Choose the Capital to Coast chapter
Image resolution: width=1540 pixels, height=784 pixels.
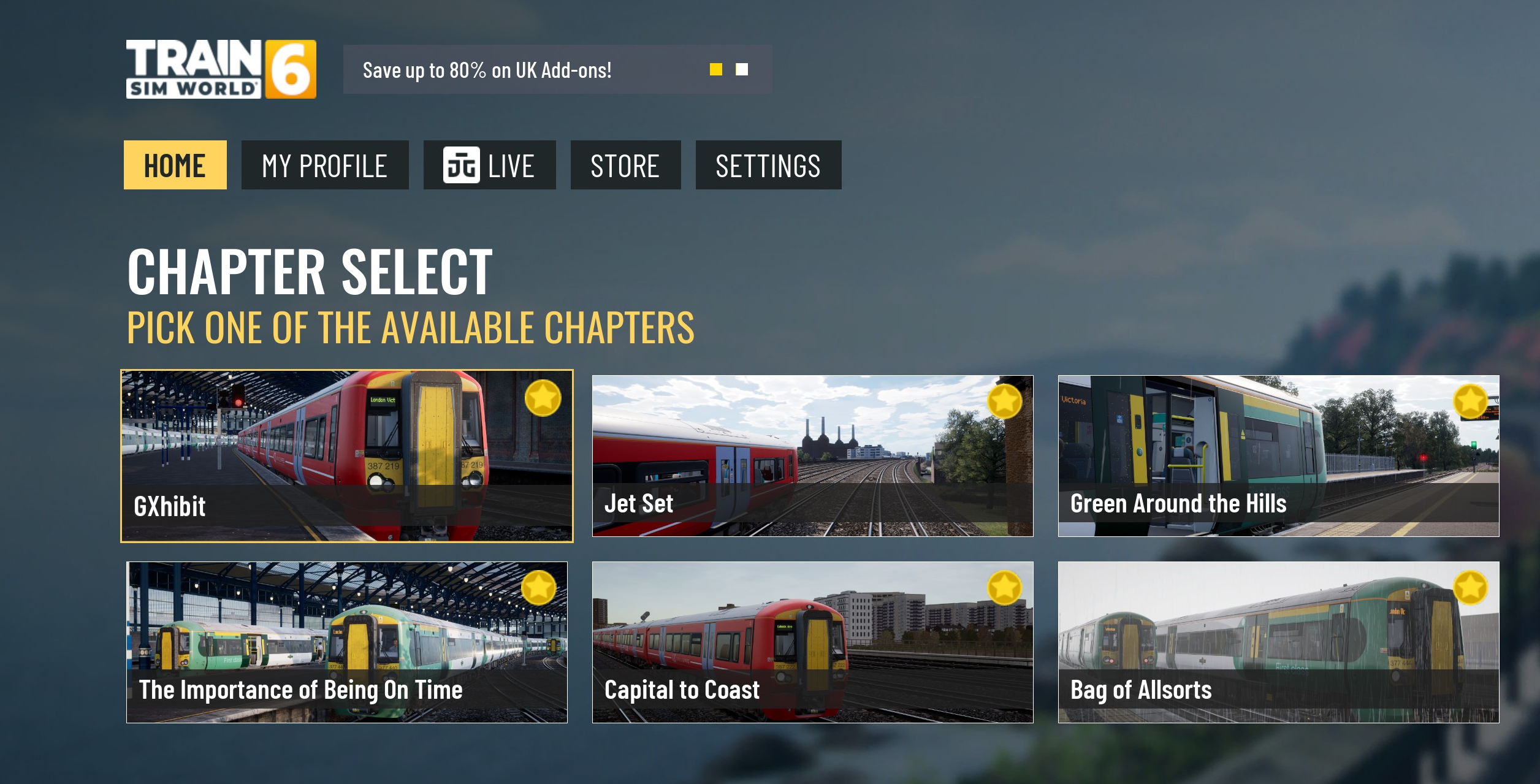pyautogui.click(x=812, y=642)
